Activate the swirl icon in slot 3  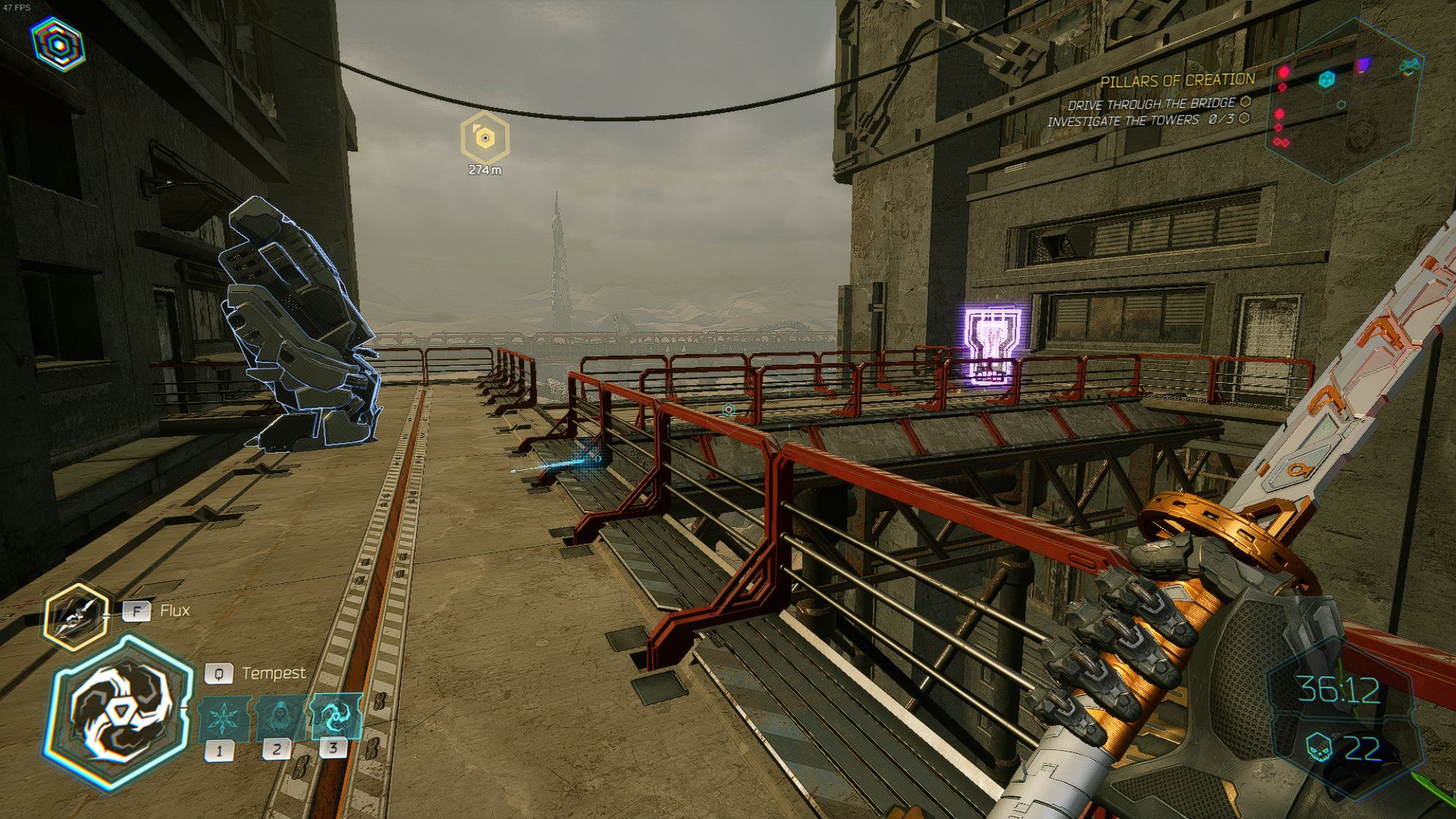331,716
